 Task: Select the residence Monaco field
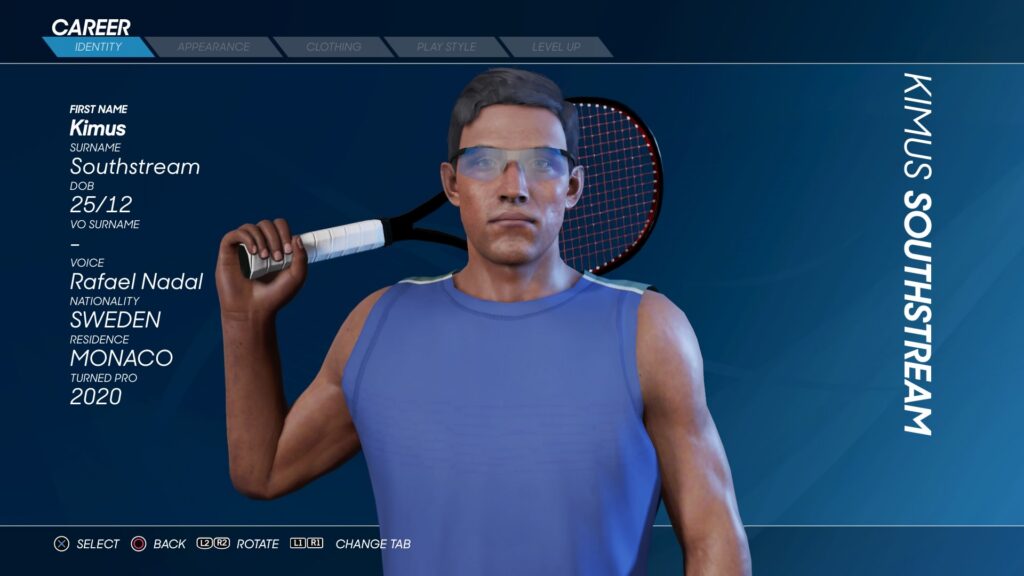(121, 358)
